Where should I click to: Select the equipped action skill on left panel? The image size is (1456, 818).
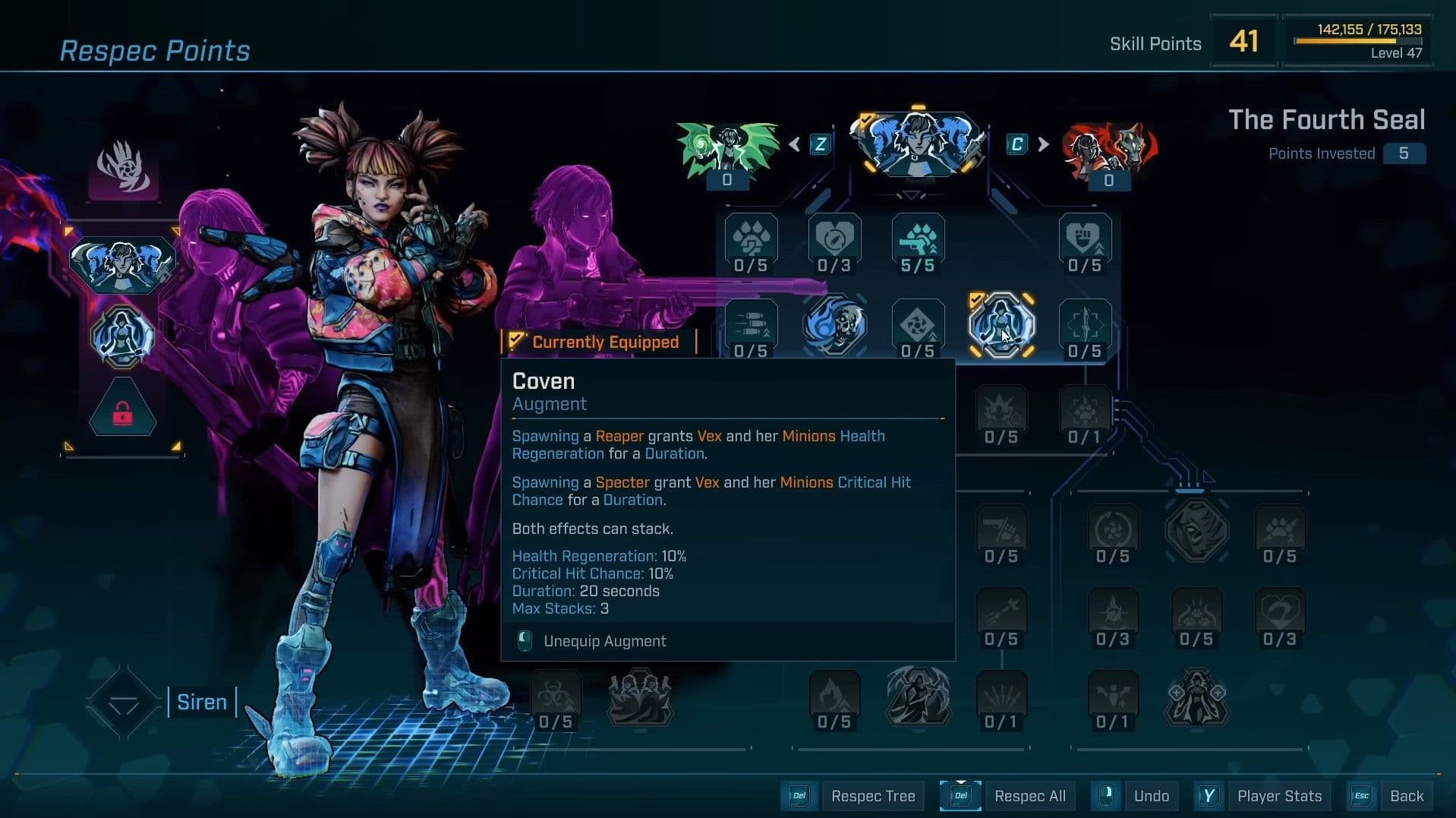[x=123, y=262]
